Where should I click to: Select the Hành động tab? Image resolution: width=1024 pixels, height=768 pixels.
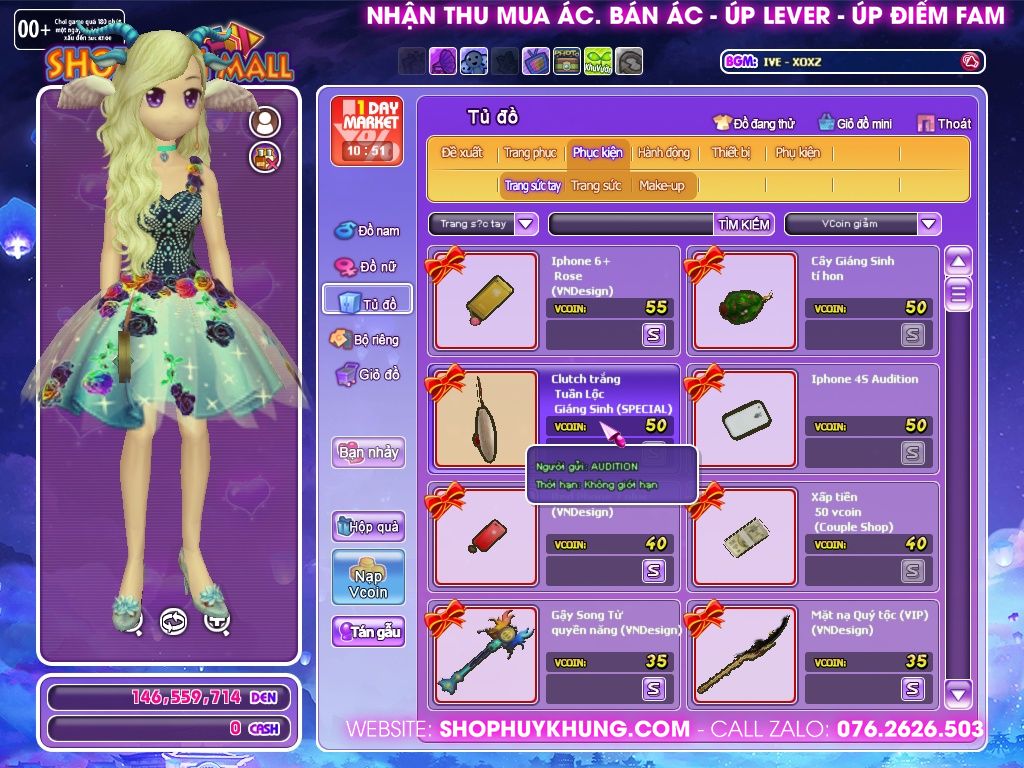pyautogui.click(x=663, y=153)
